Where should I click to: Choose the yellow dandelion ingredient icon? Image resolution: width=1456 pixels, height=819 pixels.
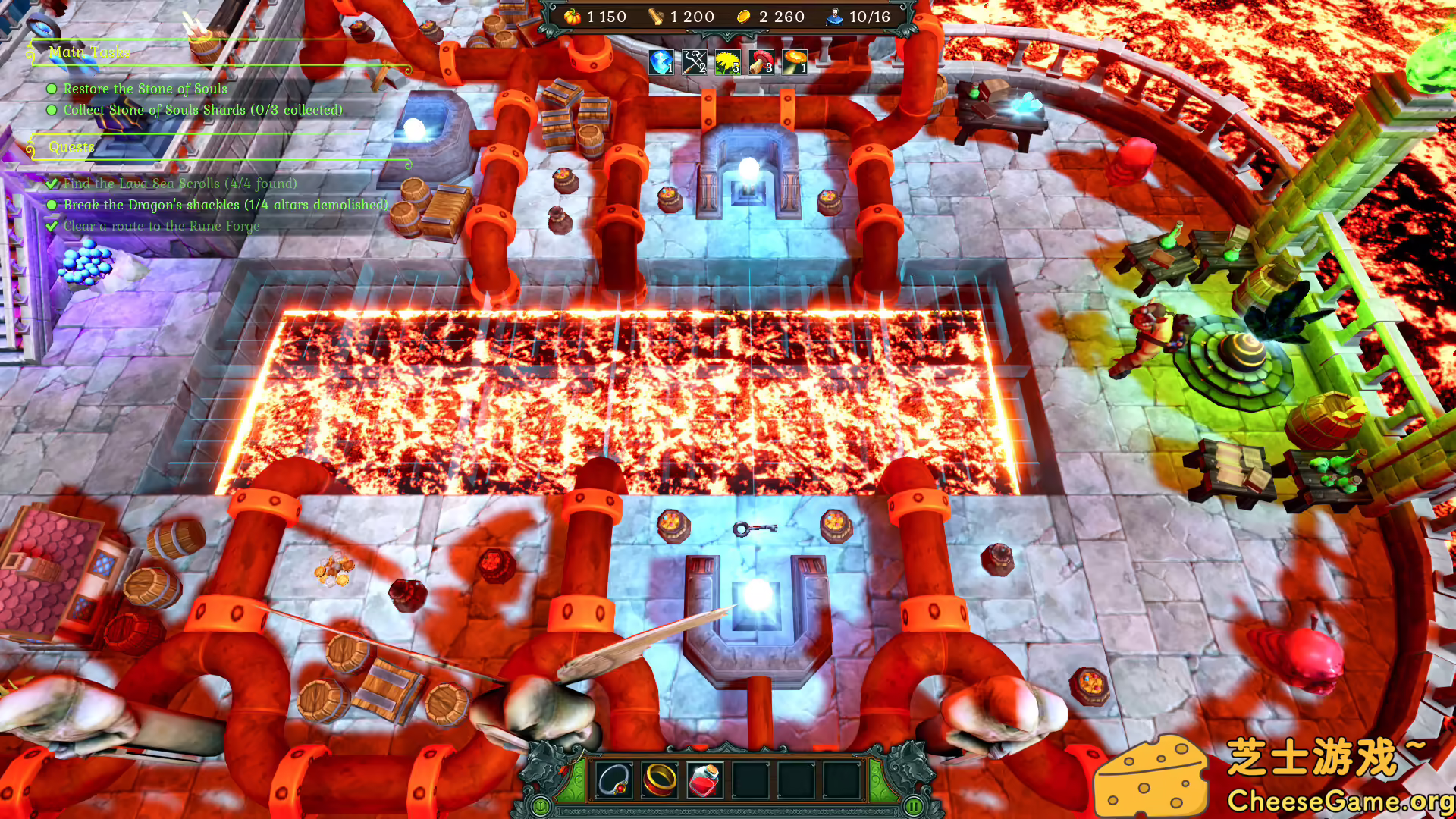728,62
